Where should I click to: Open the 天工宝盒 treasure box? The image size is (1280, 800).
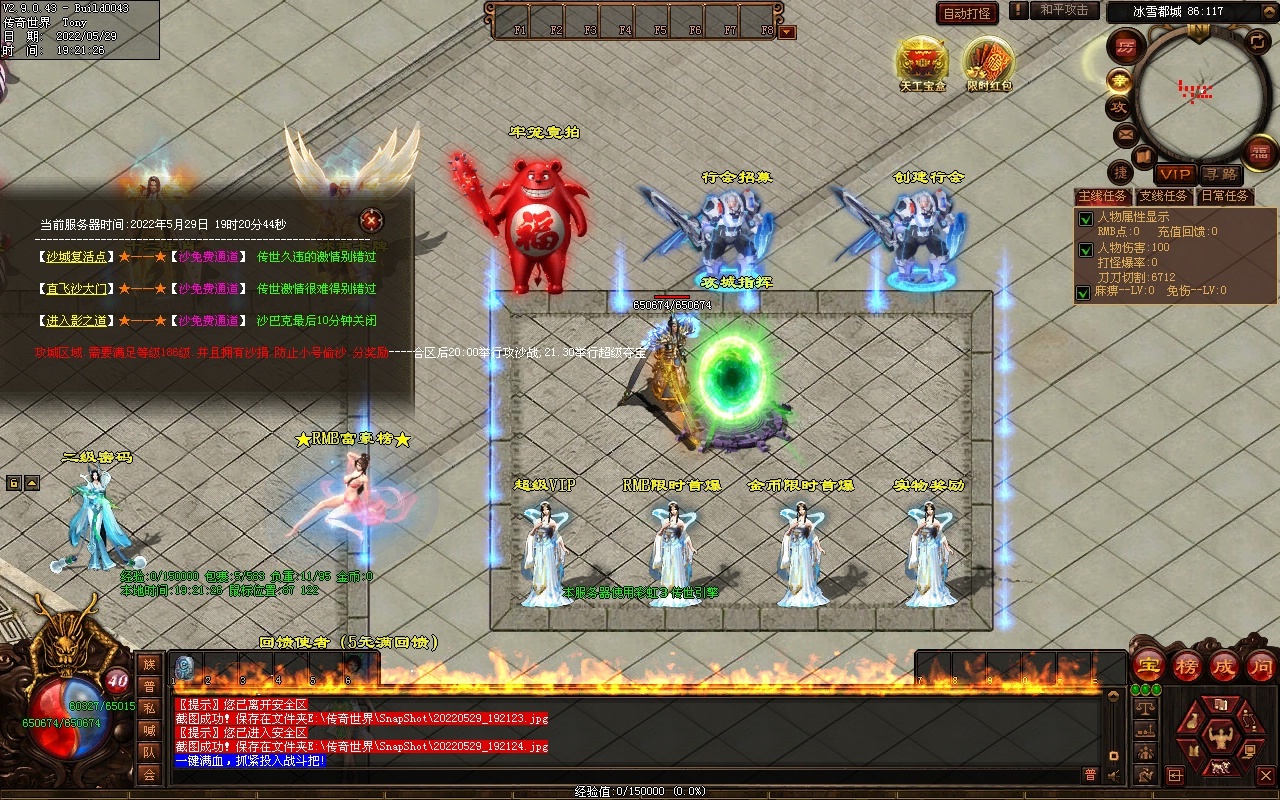[x=921, y=61]
